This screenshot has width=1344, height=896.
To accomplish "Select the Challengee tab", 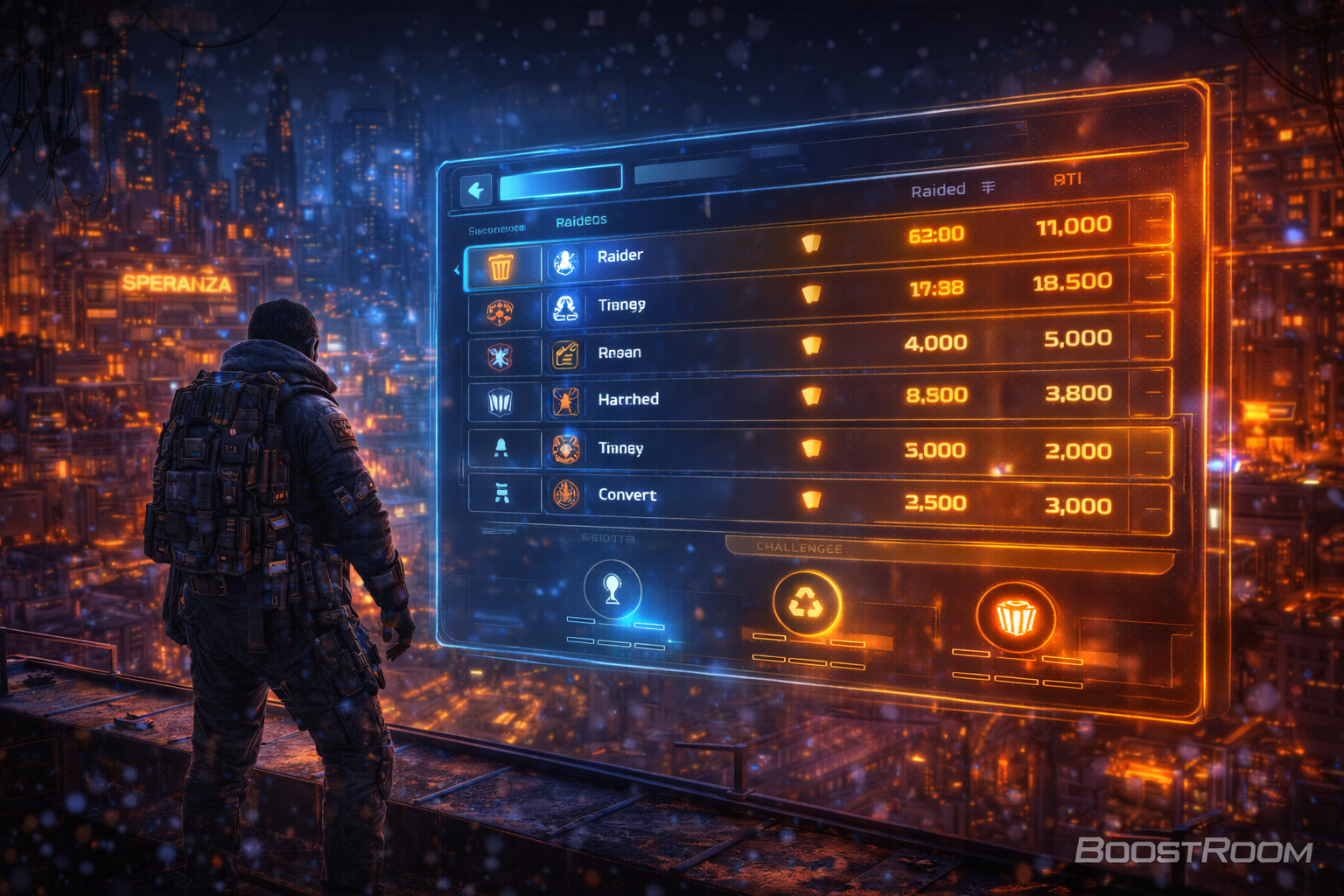I will point(799,548).
